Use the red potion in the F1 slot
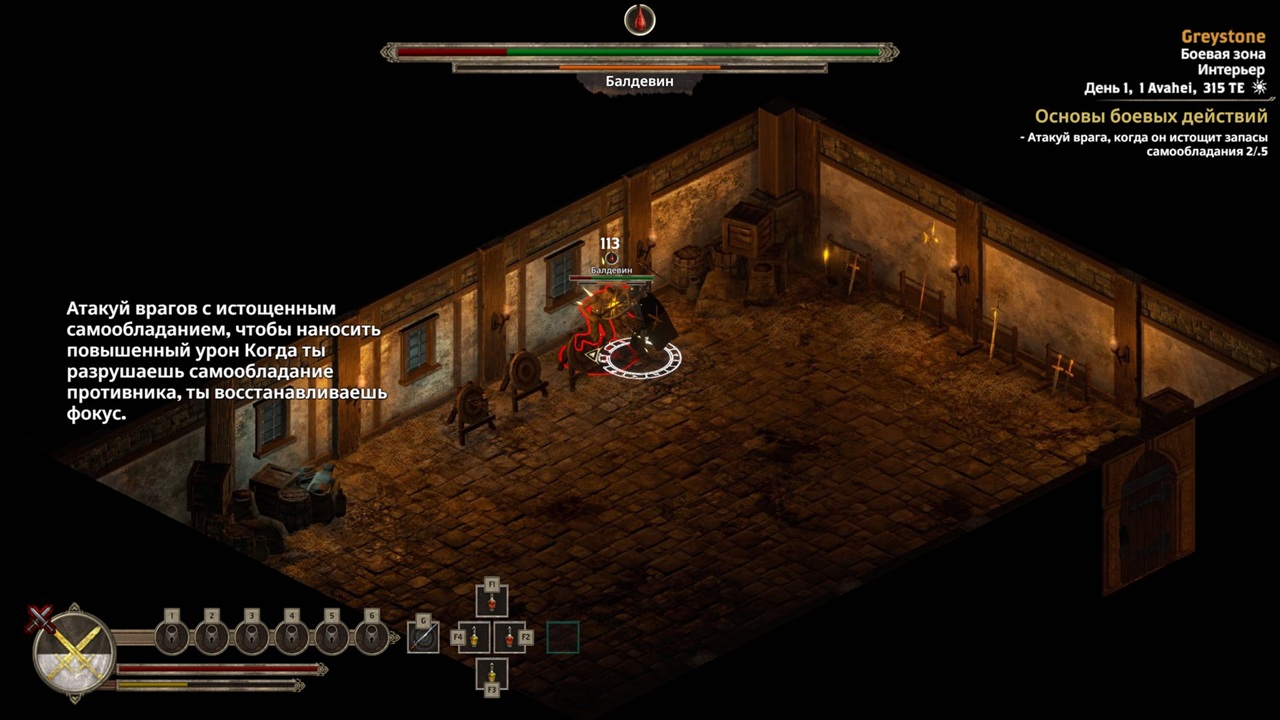The width and height of the screenshot is (1280, 720). pos(492,603)
